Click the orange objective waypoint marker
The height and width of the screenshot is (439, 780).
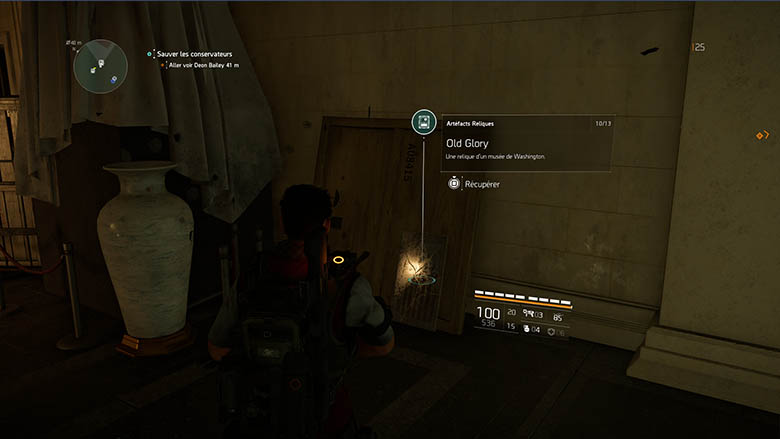tap(761, 135)
